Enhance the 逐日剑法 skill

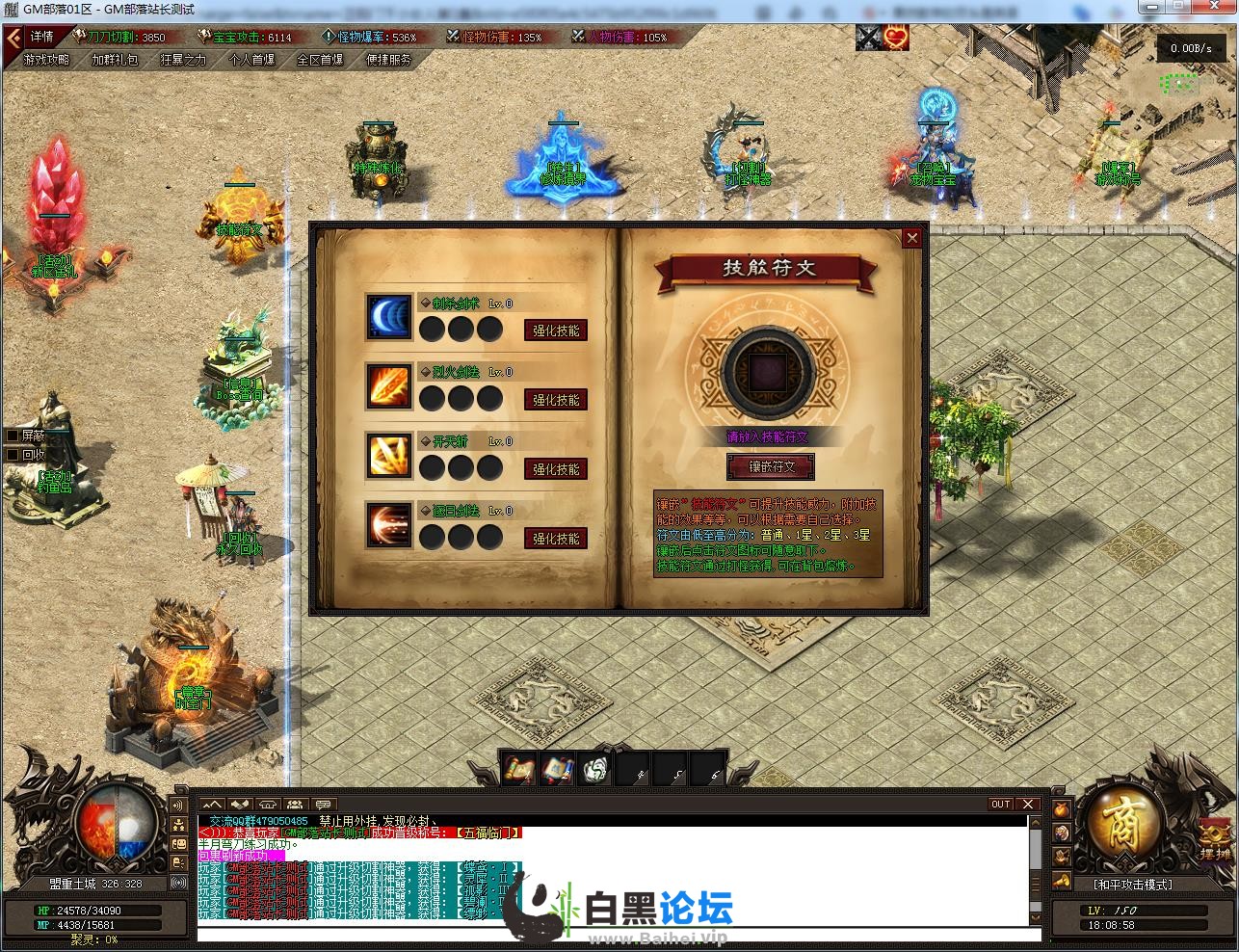click(556, 539)
